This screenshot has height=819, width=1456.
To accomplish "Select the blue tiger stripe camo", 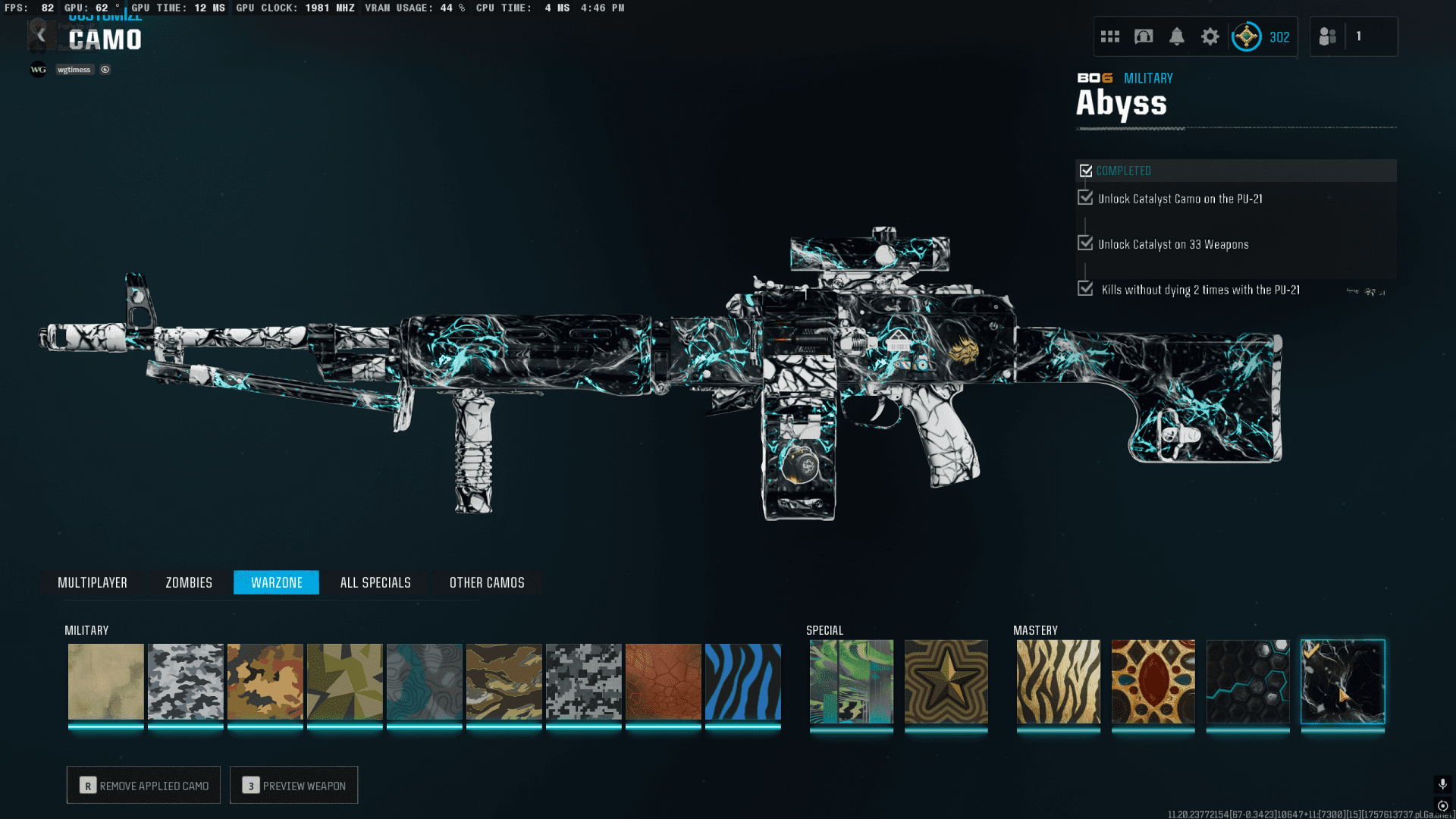I will tap(743, 682).
